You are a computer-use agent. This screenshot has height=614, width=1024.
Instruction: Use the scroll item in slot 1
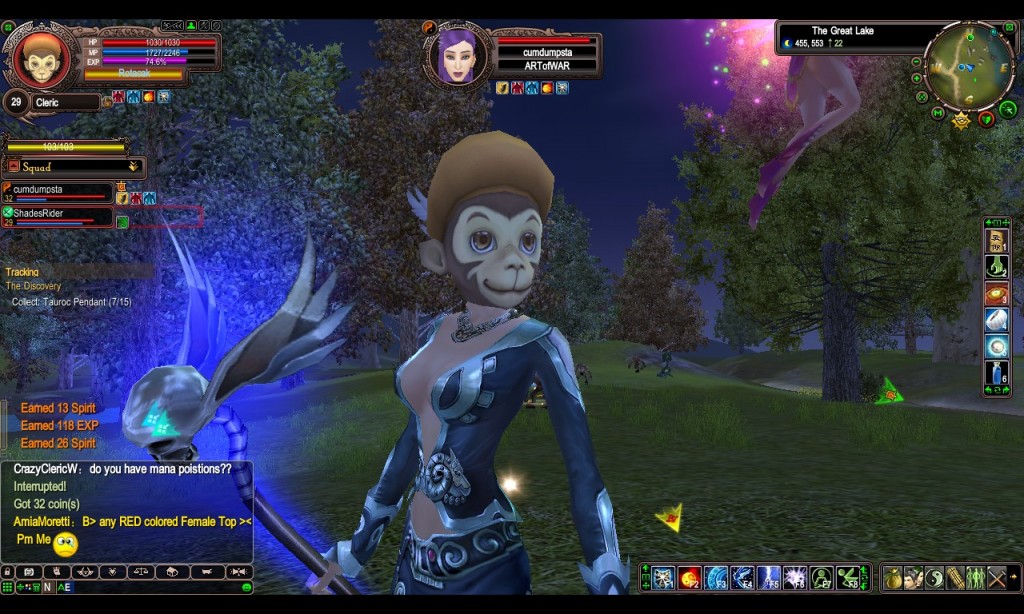pyautogui.click(x=996, y=240)
